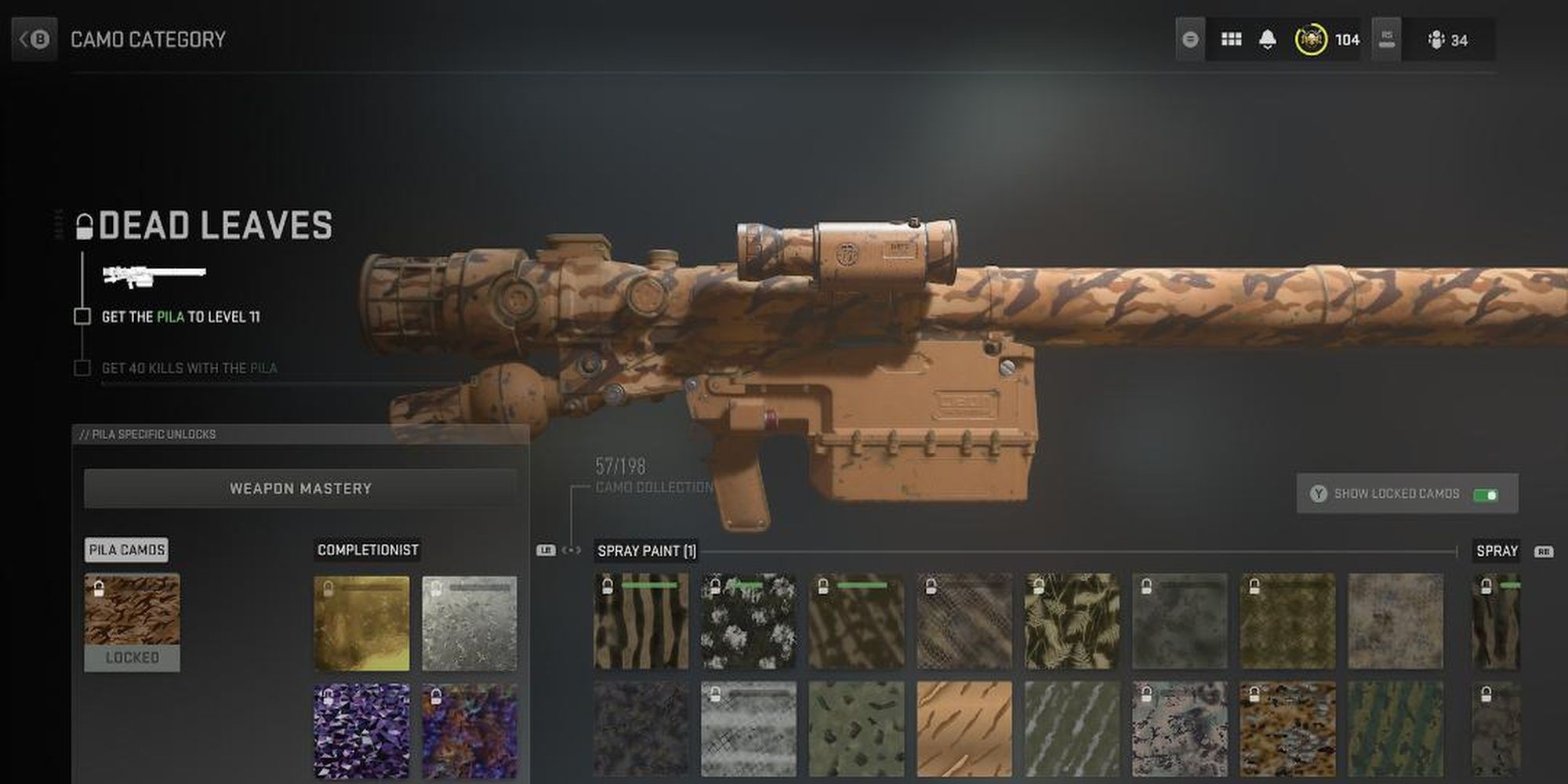Click the hamburger icon in the top bar
Image resolution: width=1568 pixels, height=784 pixels.
click(x=1189, y=39)
